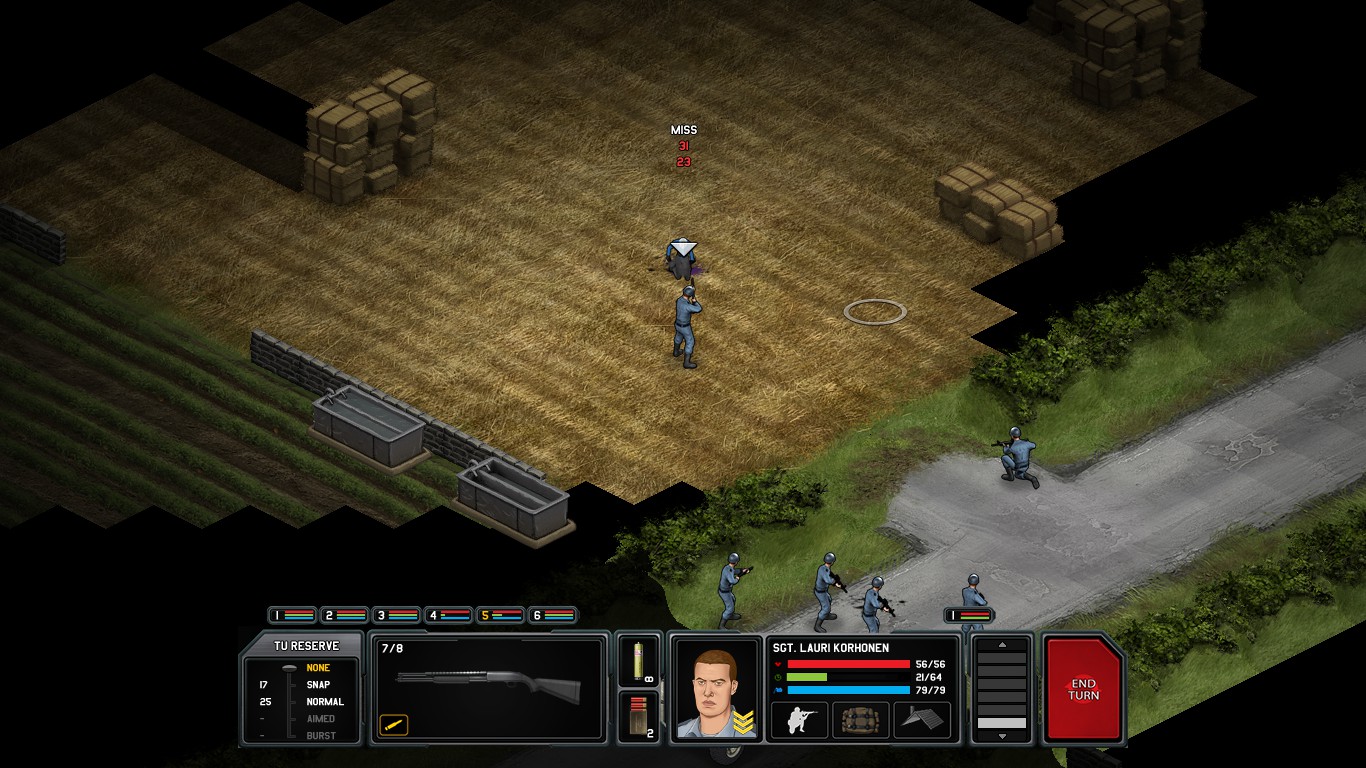Viewport: 1366px width, 768px height.
Task: End the current turn
Action: (x=1084, y=690)
